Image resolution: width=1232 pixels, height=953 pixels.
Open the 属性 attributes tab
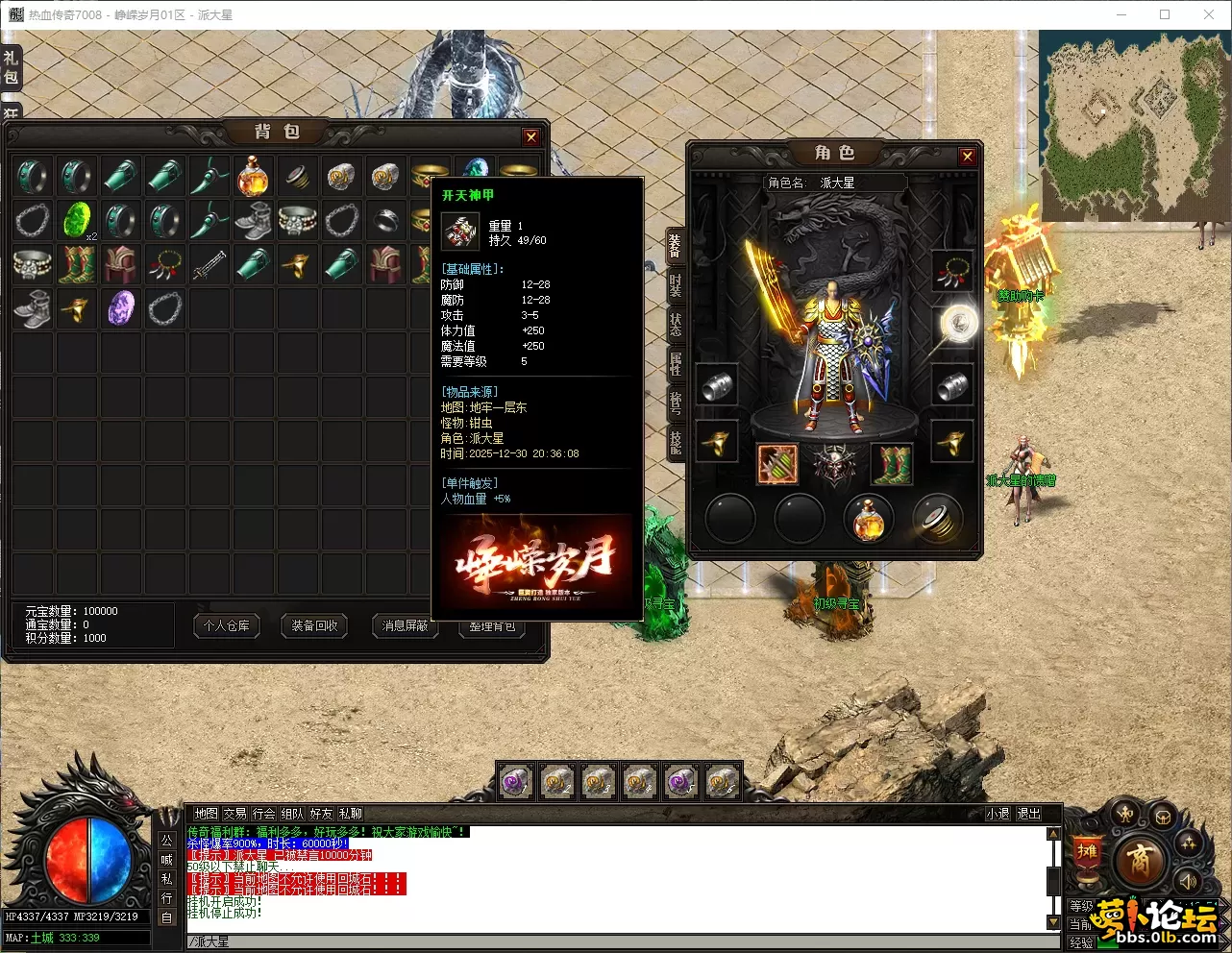(x=676, y=363)
